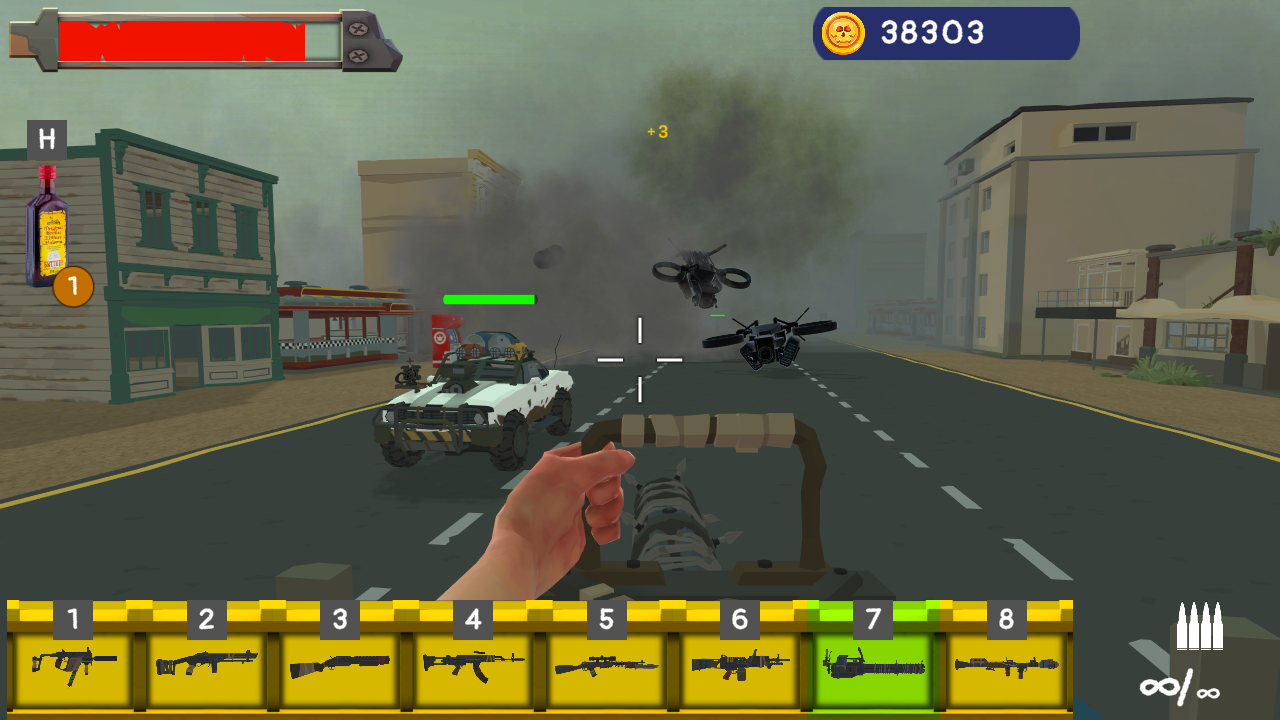Click the white bullets icon above the ammo counter

(1199, 627)
